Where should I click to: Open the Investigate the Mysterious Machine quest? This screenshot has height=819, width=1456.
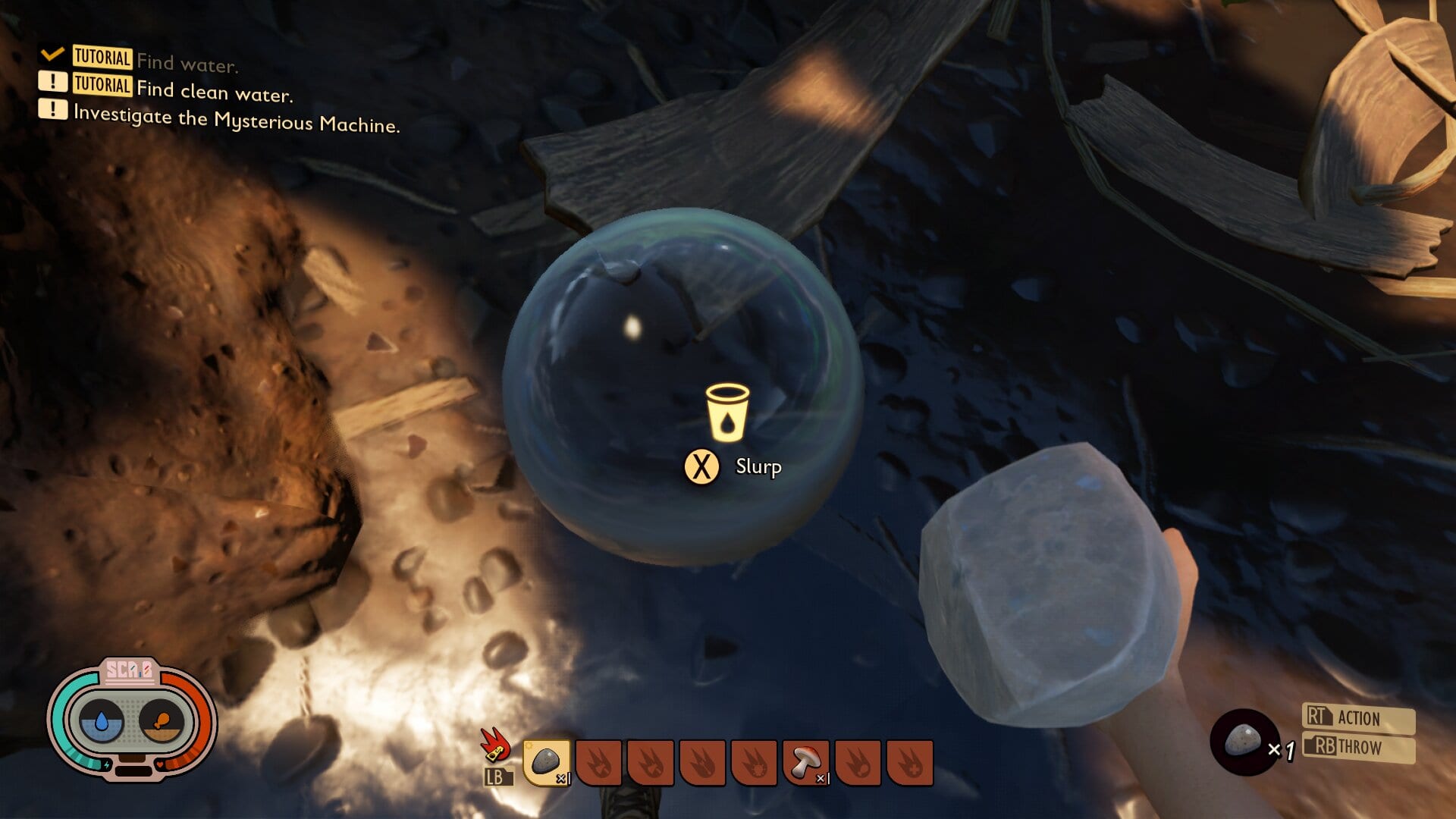pos(236,120)
